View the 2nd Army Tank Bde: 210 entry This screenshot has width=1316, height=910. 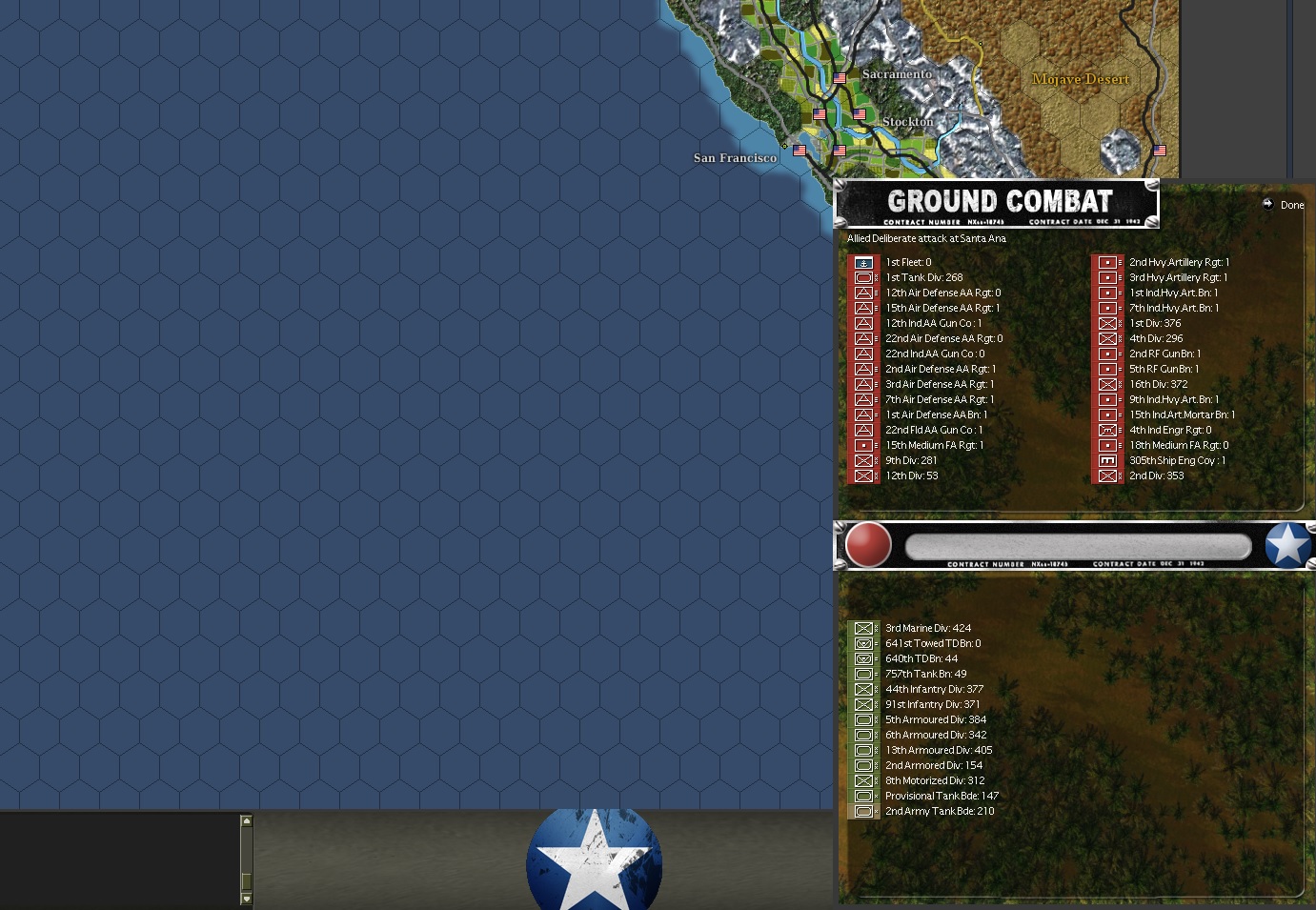pyautogui.click(x=939, y=811)
